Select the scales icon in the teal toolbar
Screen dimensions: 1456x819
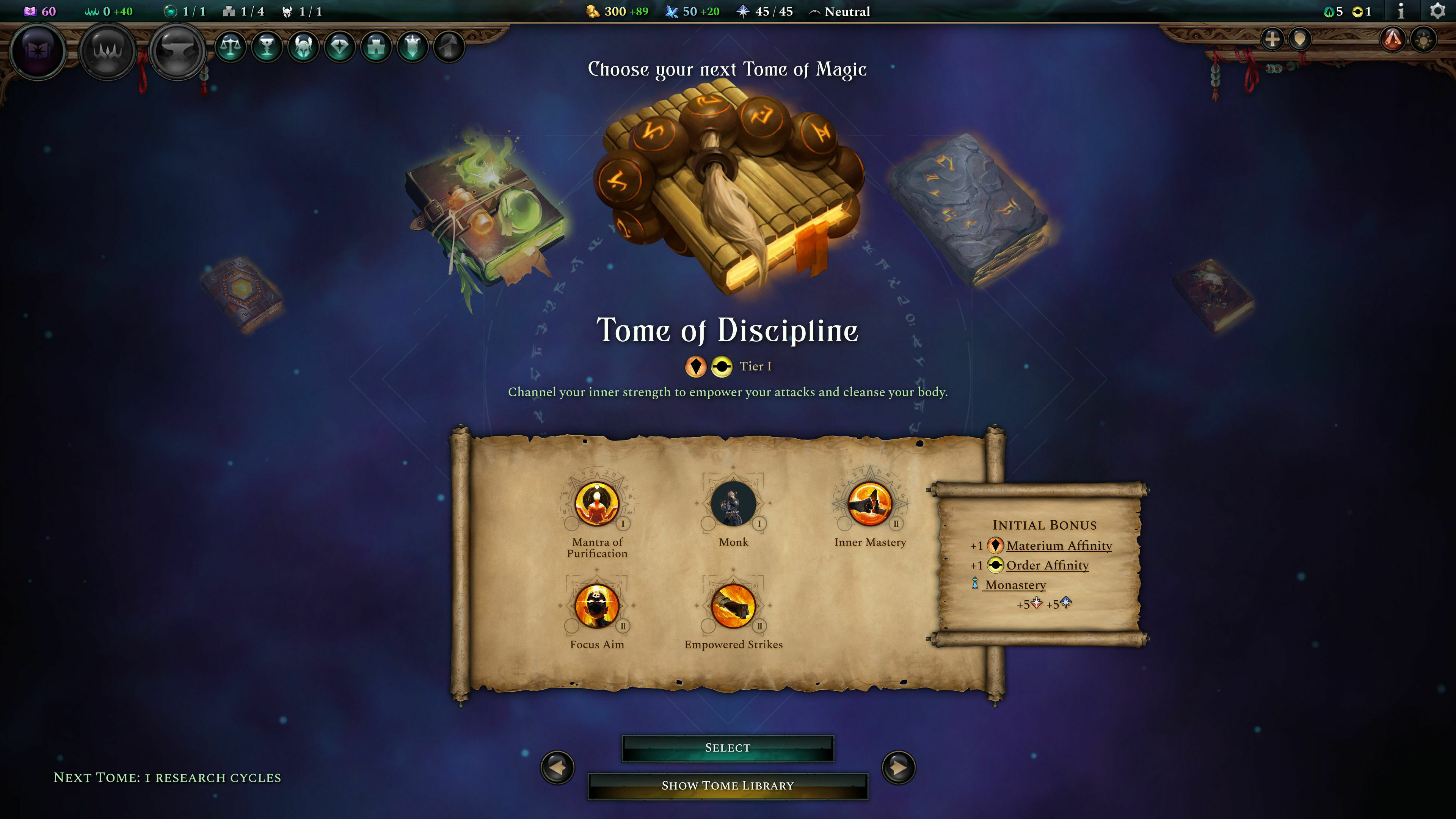pos(231,46)
